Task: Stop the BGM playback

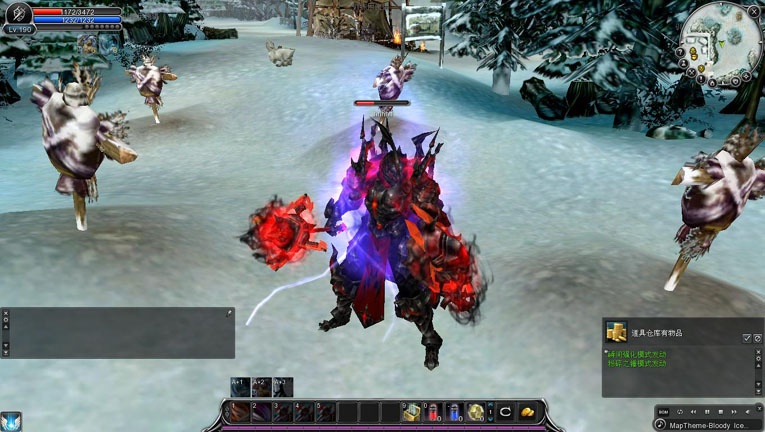Action: click(x=720, y=412)
